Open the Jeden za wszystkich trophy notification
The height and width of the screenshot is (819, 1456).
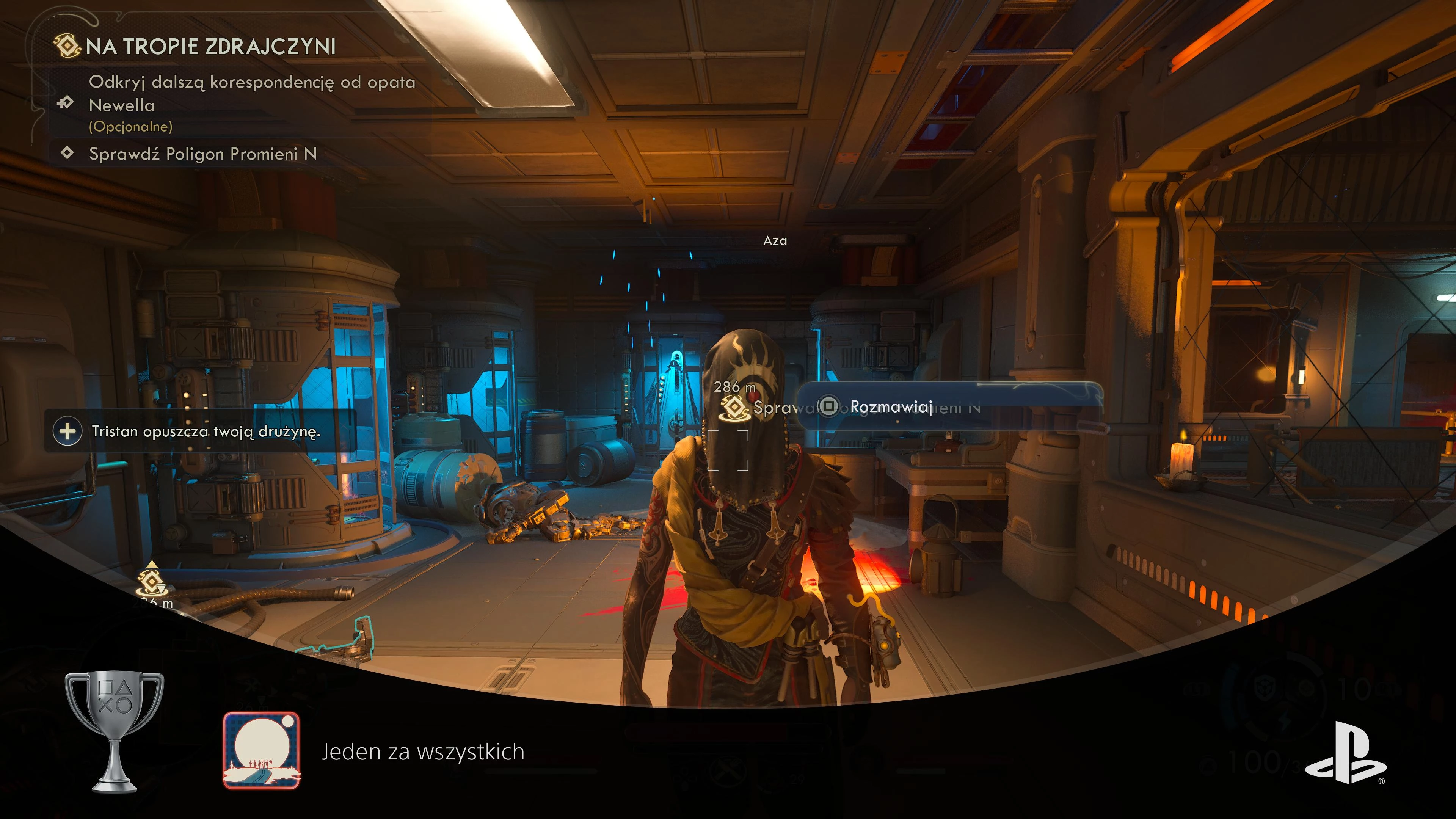pos(423,752)
